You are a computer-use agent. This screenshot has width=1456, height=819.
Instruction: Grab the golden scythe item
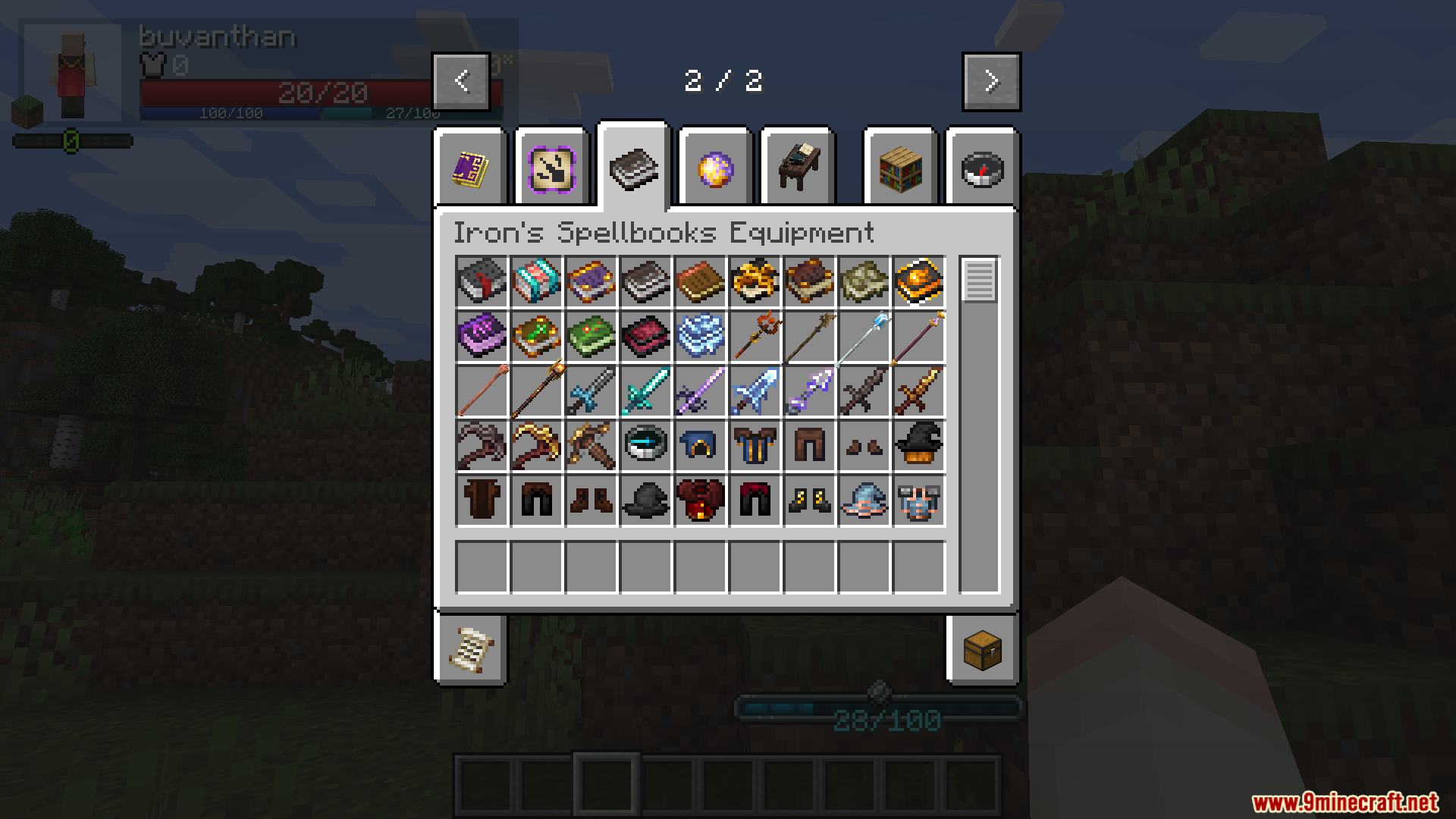coord(535,445)
